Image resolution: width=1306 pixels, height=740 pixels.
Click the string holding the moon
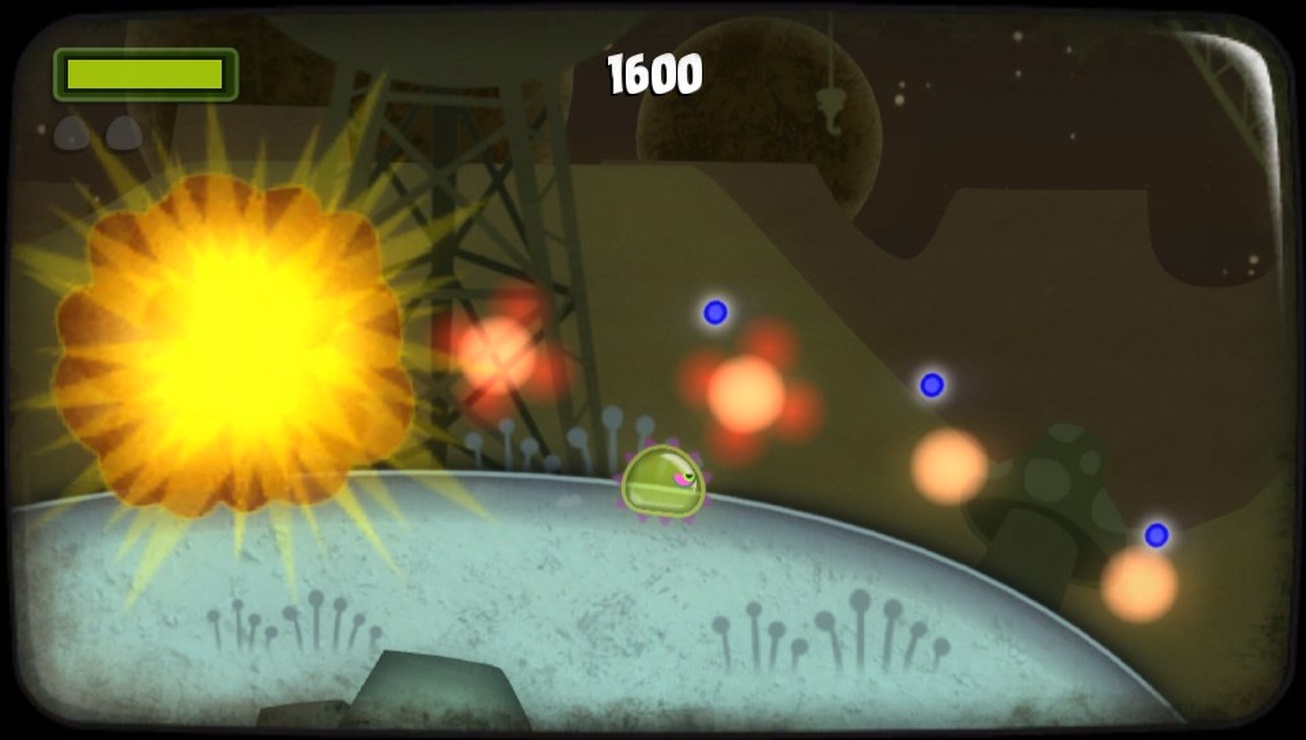831,50
